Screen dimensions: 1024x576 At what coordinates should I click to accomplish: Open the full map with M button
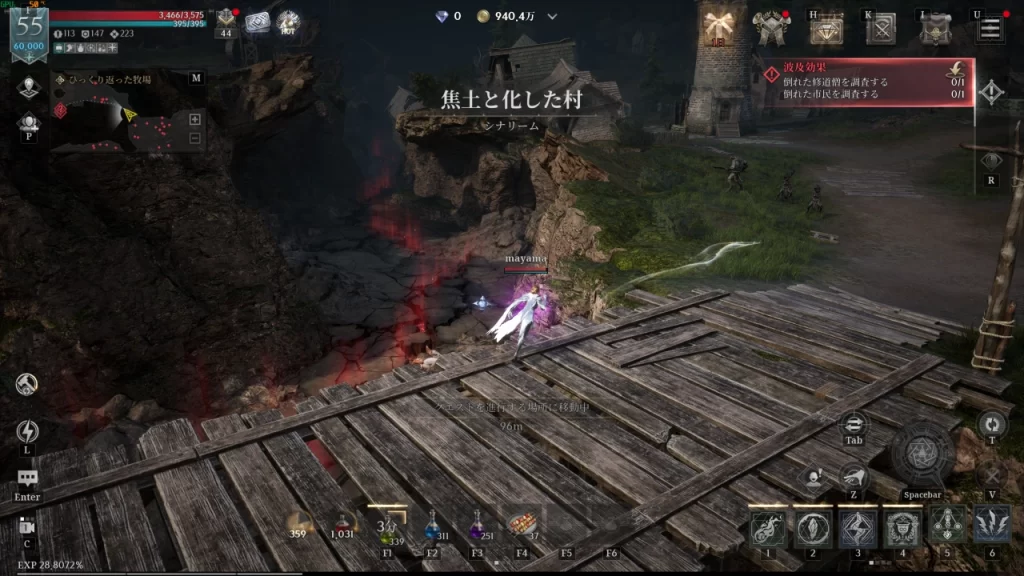tap(196, 78)
